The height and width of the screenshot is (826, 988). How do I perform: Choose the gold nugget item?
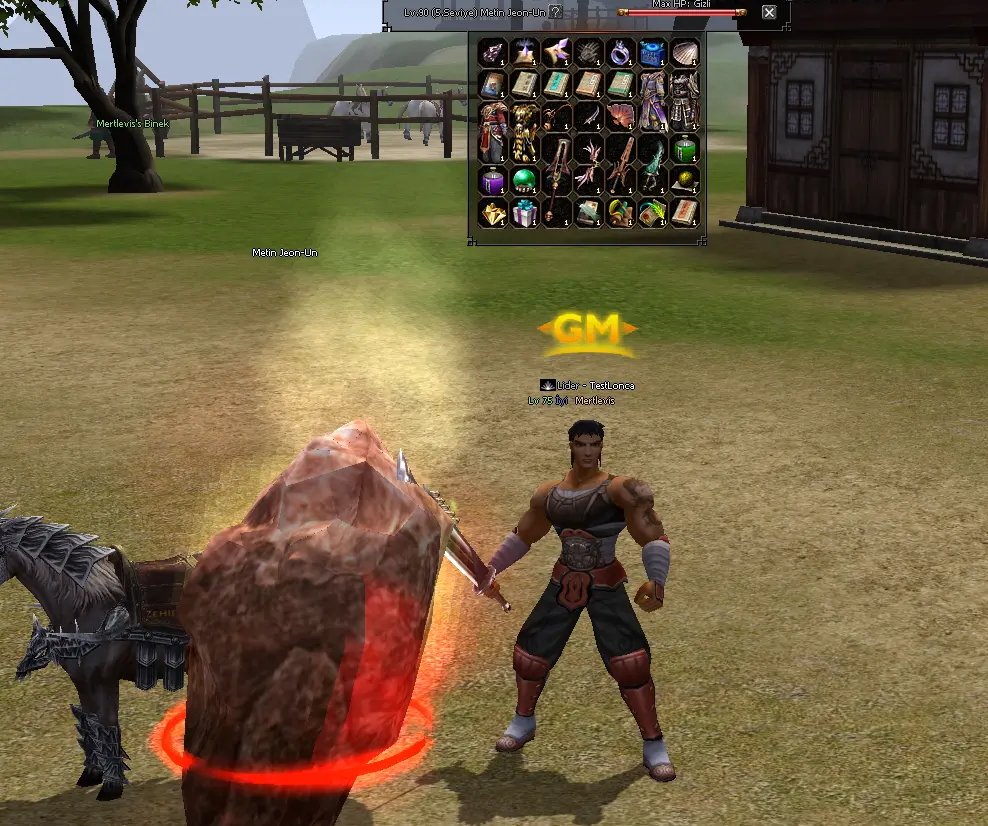[492, 213]
